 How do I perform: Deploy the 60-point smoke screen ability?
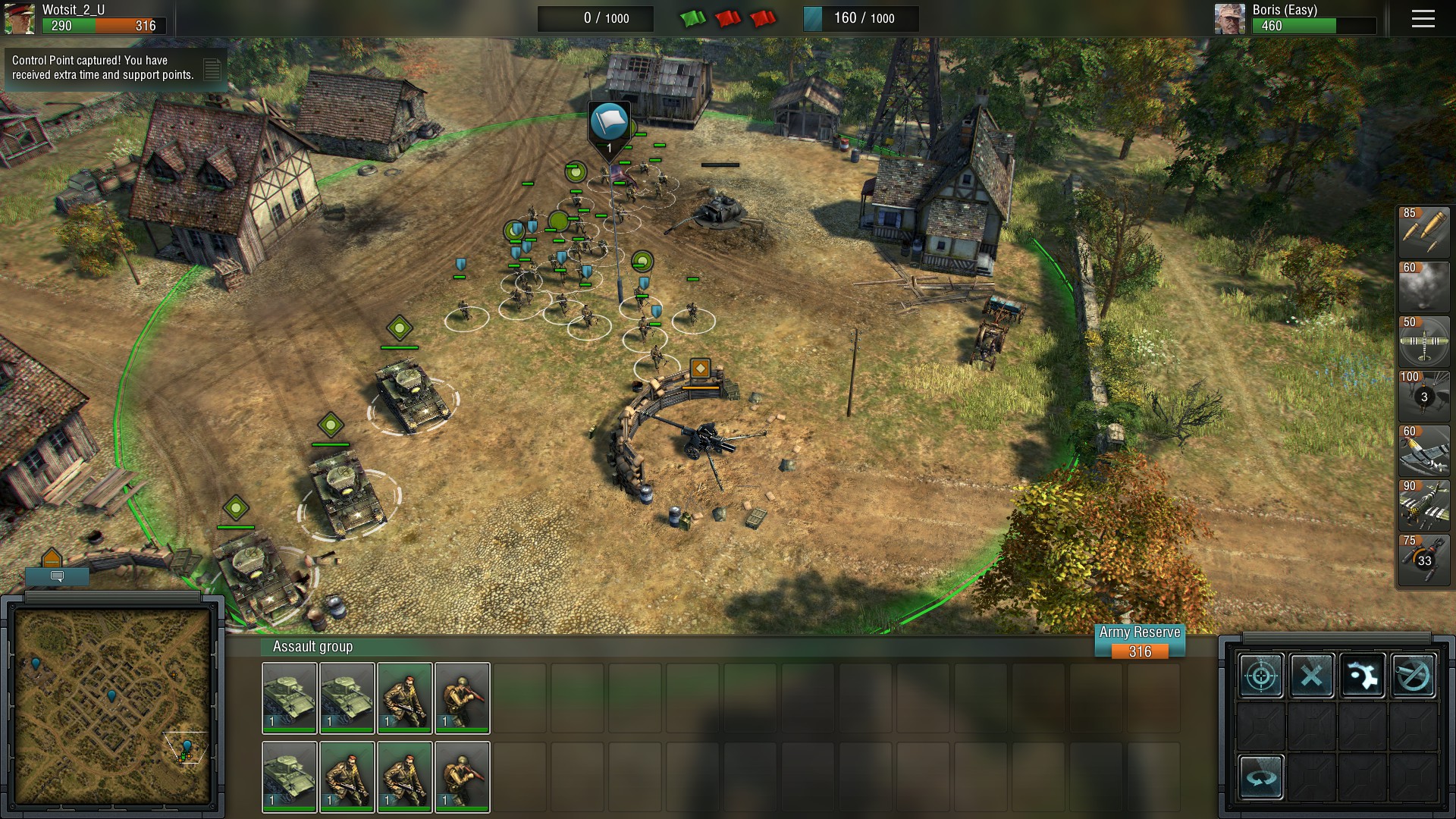pyautogui.click(x=1423, y=286)
